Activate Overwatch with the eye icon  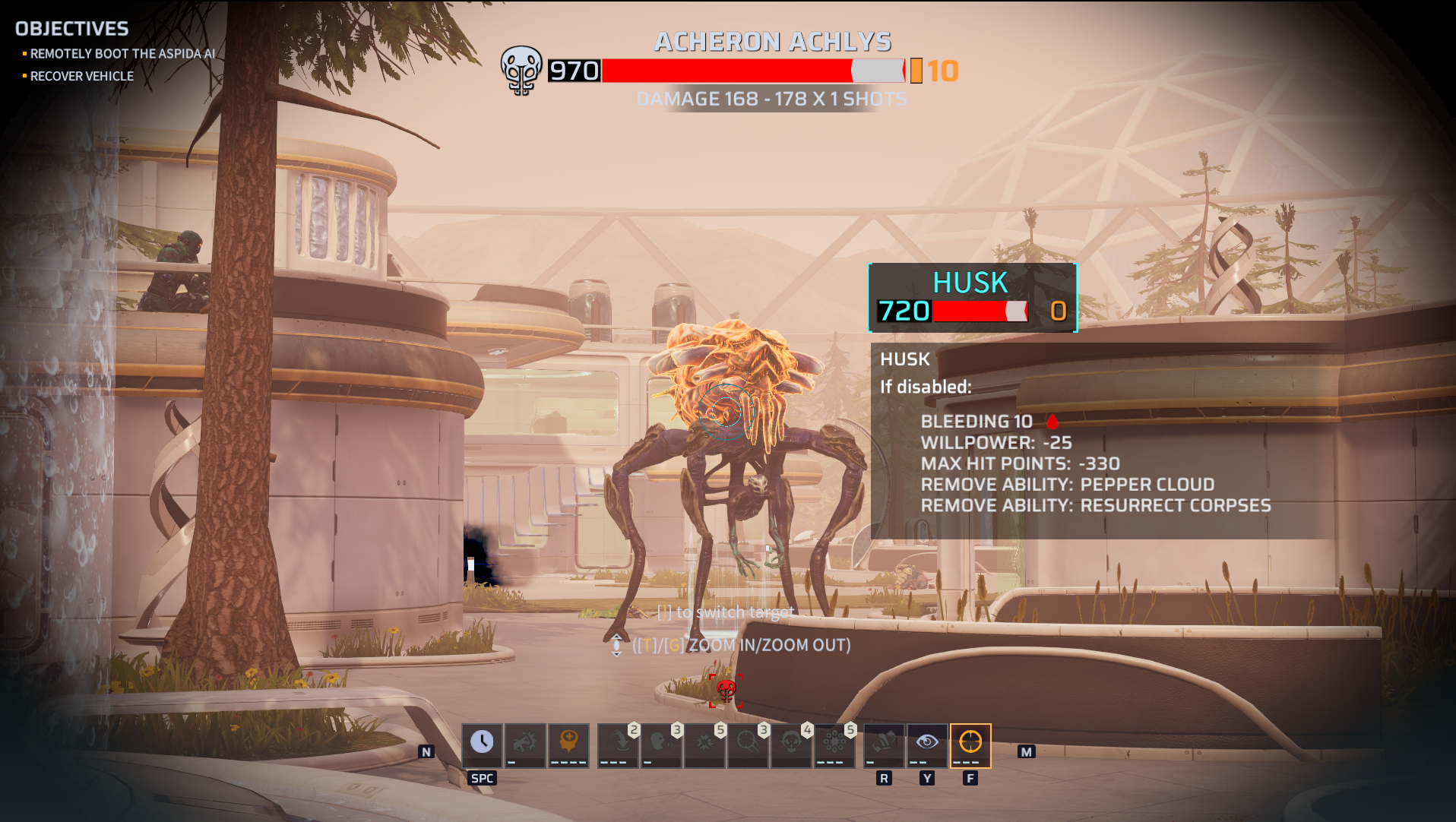(x=927, y=742)
